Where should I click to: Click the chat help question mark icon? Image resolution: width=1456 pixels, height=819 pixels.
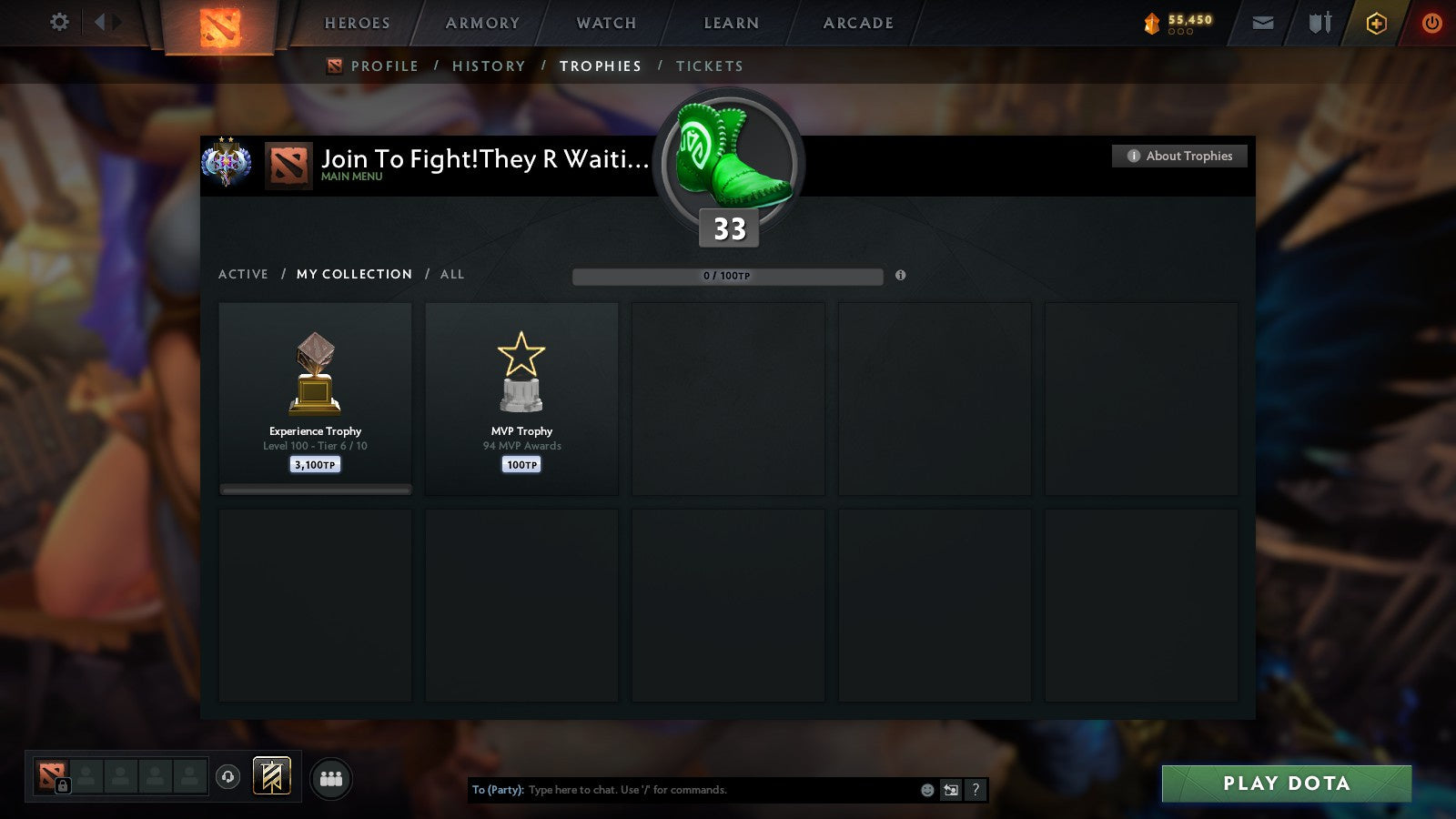point(975,790)
